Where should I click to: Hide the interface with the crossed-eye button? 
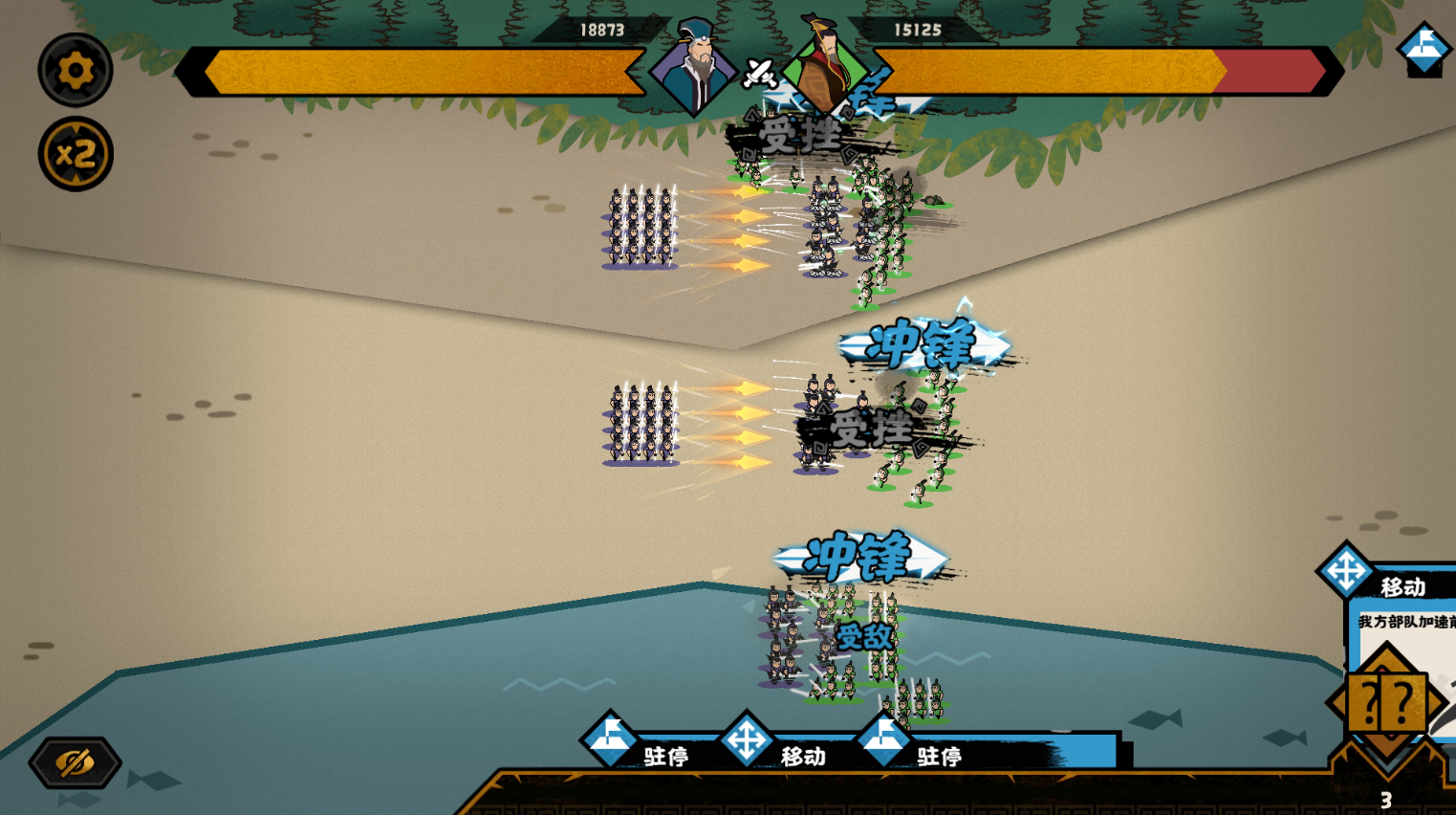click(x=75, y=762)
